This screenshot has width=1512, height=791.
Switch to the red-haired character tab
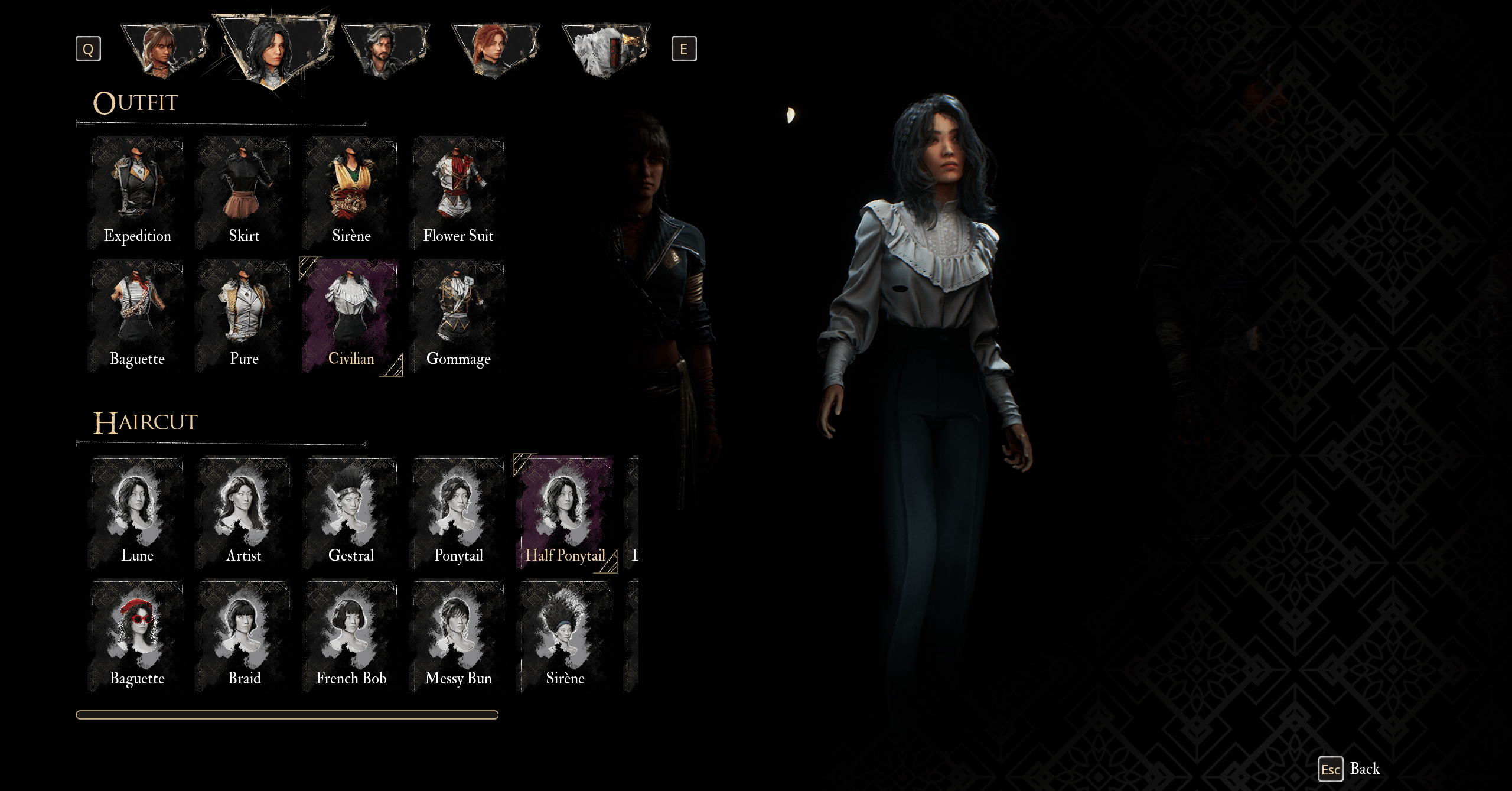tap(495, 51)
